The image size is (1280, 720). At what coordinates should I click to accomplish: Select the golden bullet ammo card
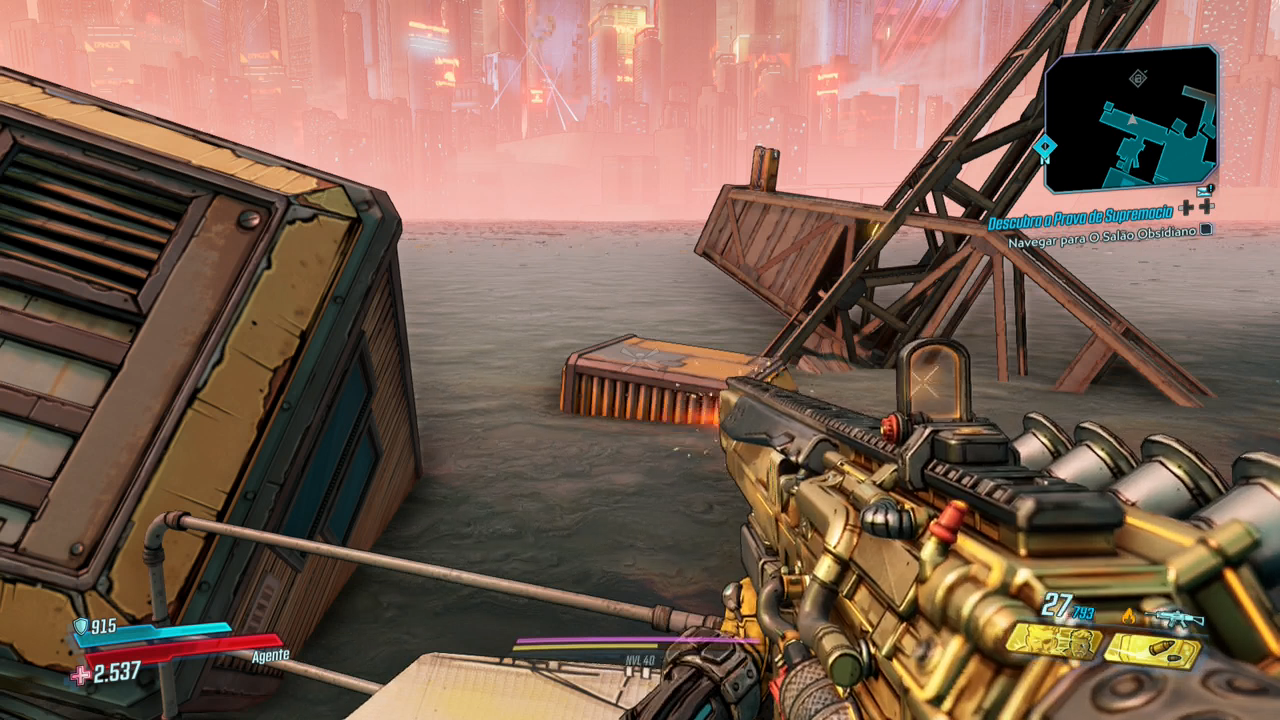[x=1151, y=652]
